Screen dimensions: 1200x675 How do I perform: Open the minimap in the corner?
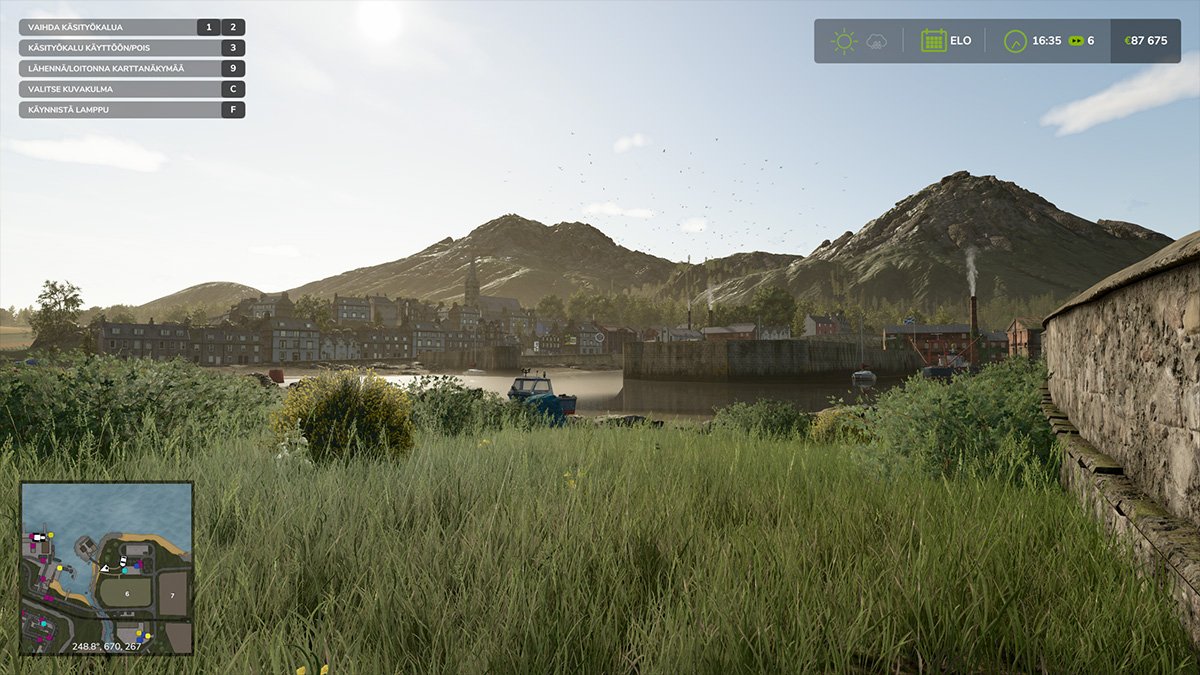(106, 568)
